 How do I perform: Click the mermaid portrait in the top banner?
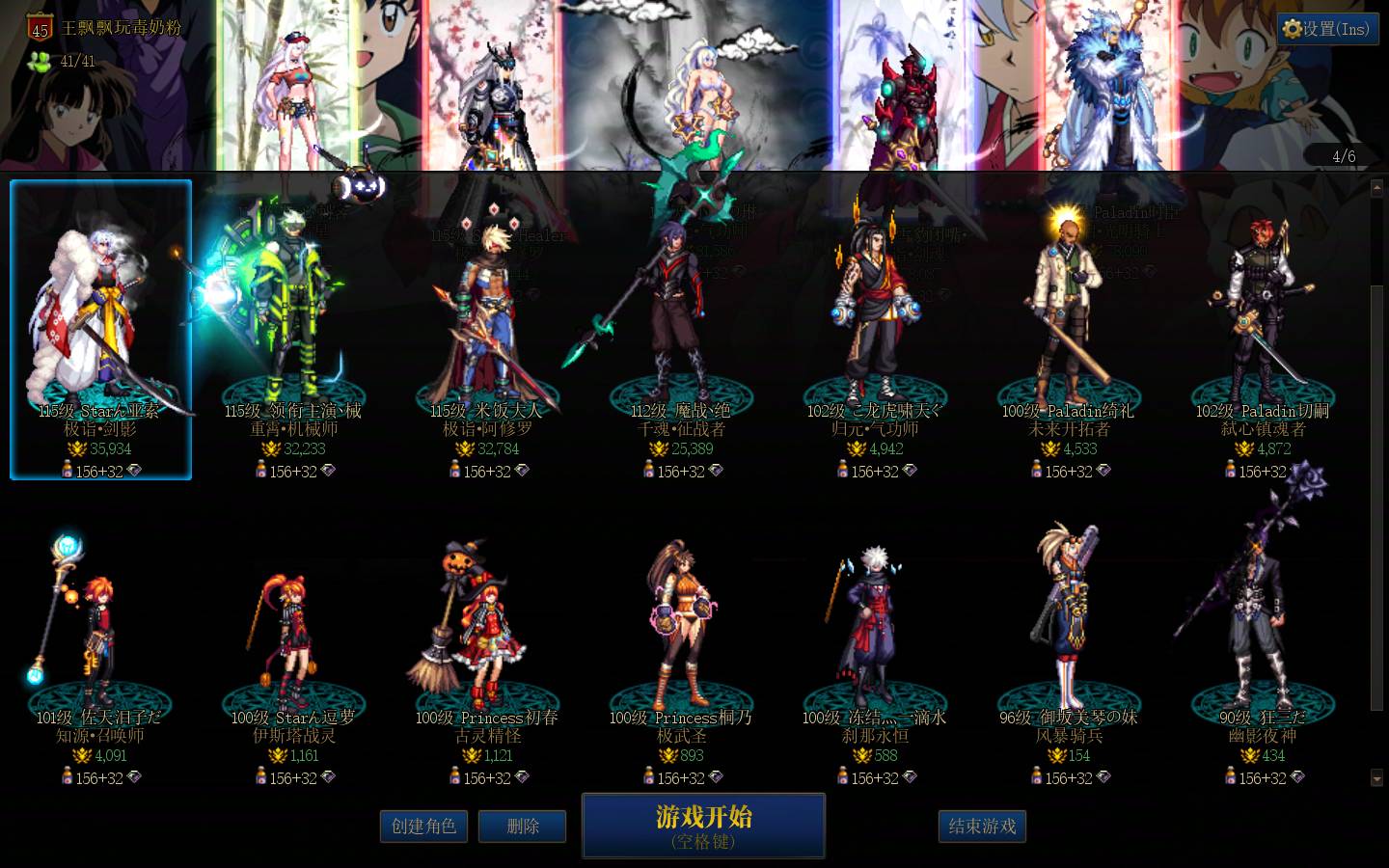click(704, 87)
